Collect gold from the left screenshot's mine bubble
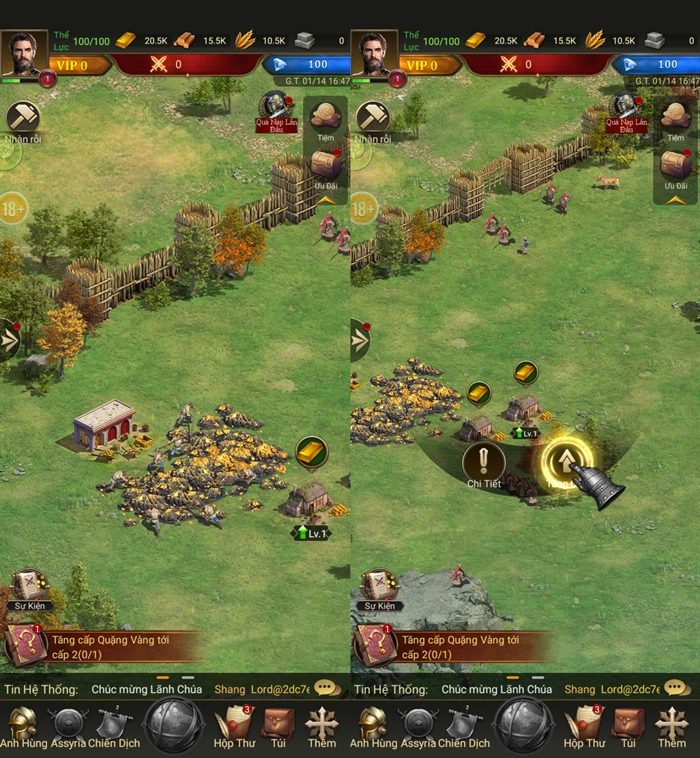The height and width of the screenshot is (758, 700). [311, 451]
